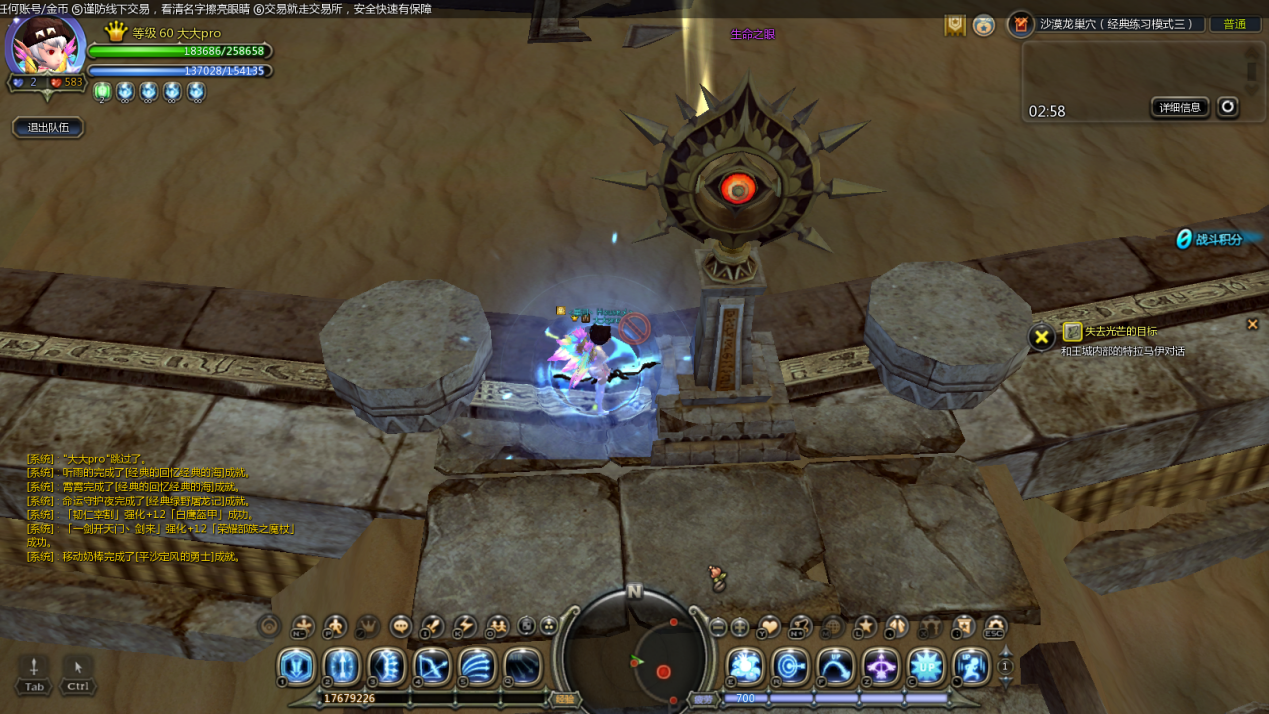Open the 战斗积分 battle points tab
The image size is (1269, 714).
1216,239
